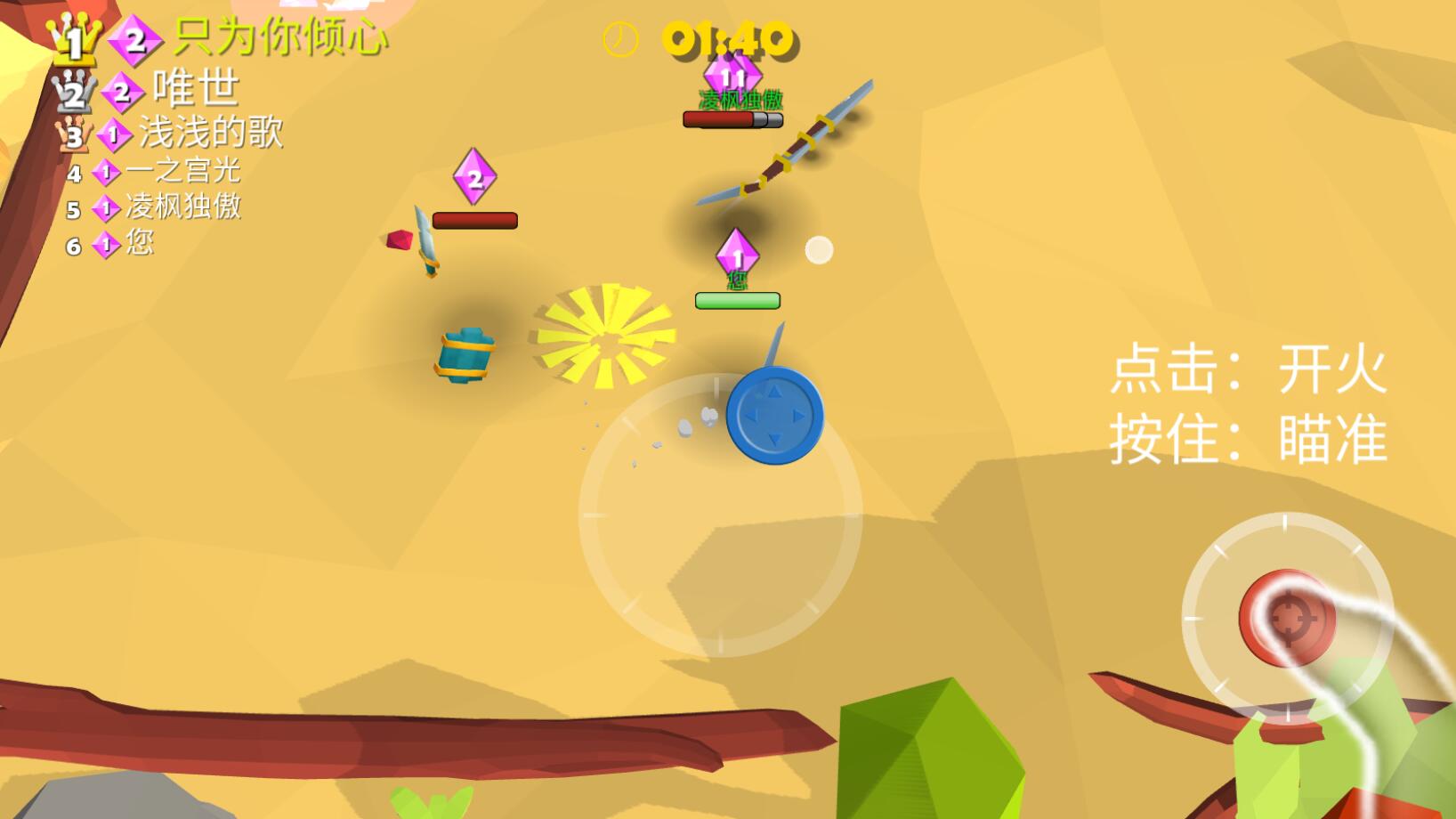Screen dimensions: 1456x819
Task: Tap the blue movement joystick knob
Action: (774, 416)
